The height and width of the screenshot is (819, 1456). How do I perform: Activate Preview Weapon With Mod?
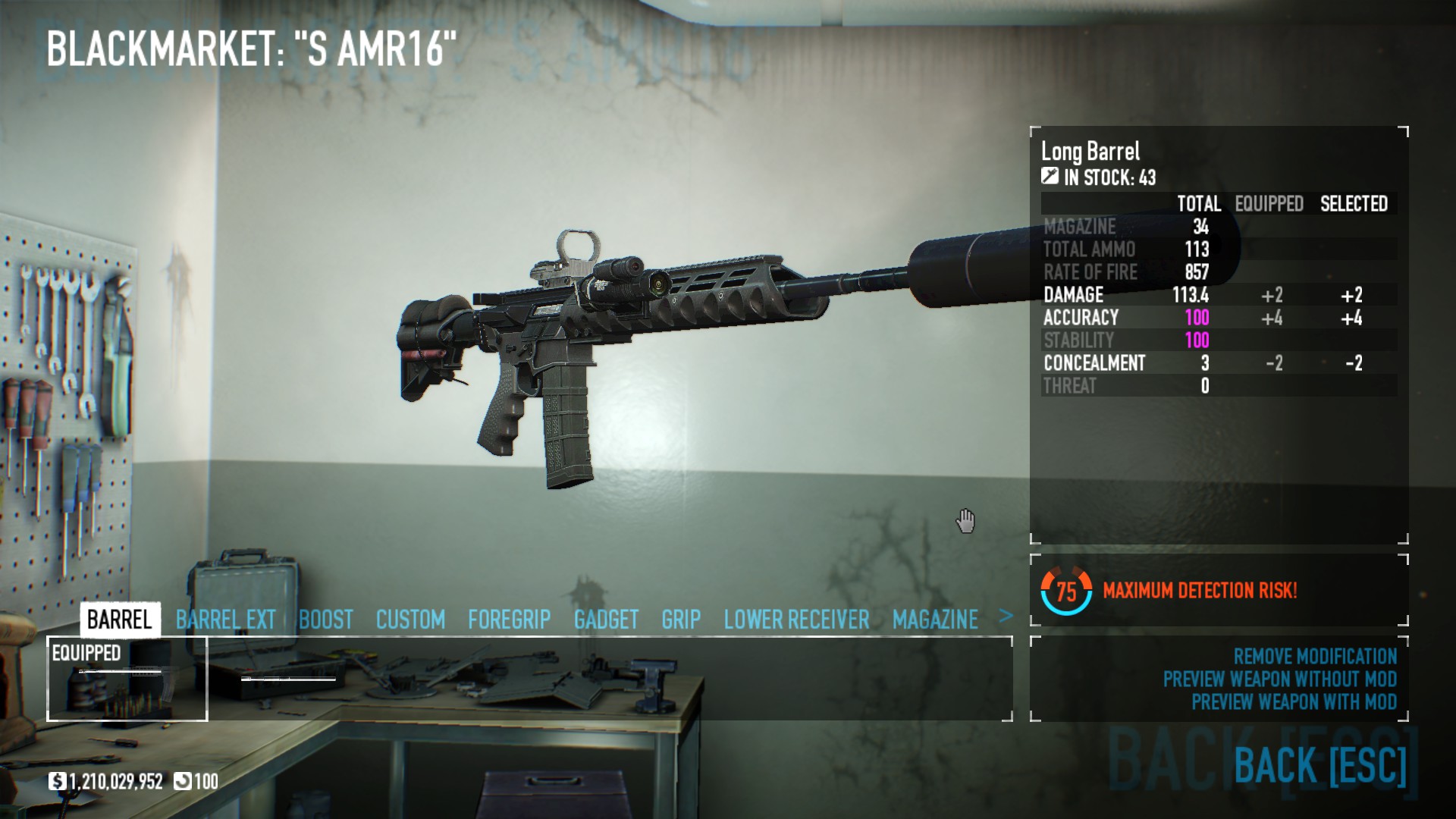tap(1293, 701)
